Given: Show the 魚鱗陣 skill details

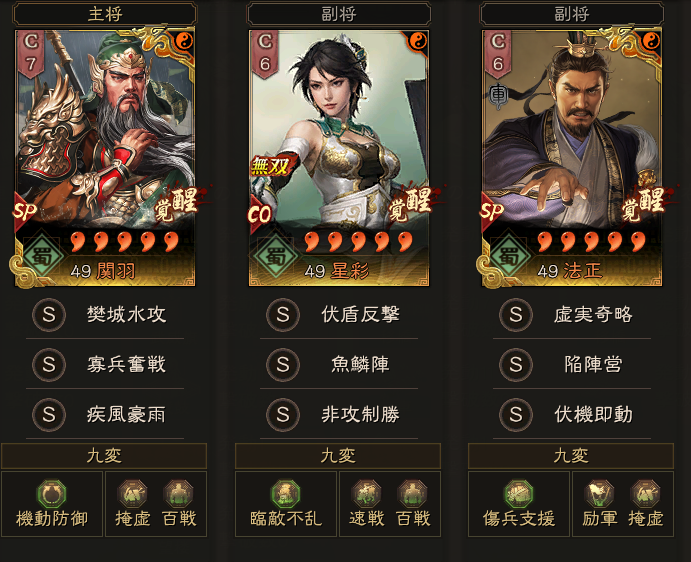Looking at the screenshot, I should 338,365.
